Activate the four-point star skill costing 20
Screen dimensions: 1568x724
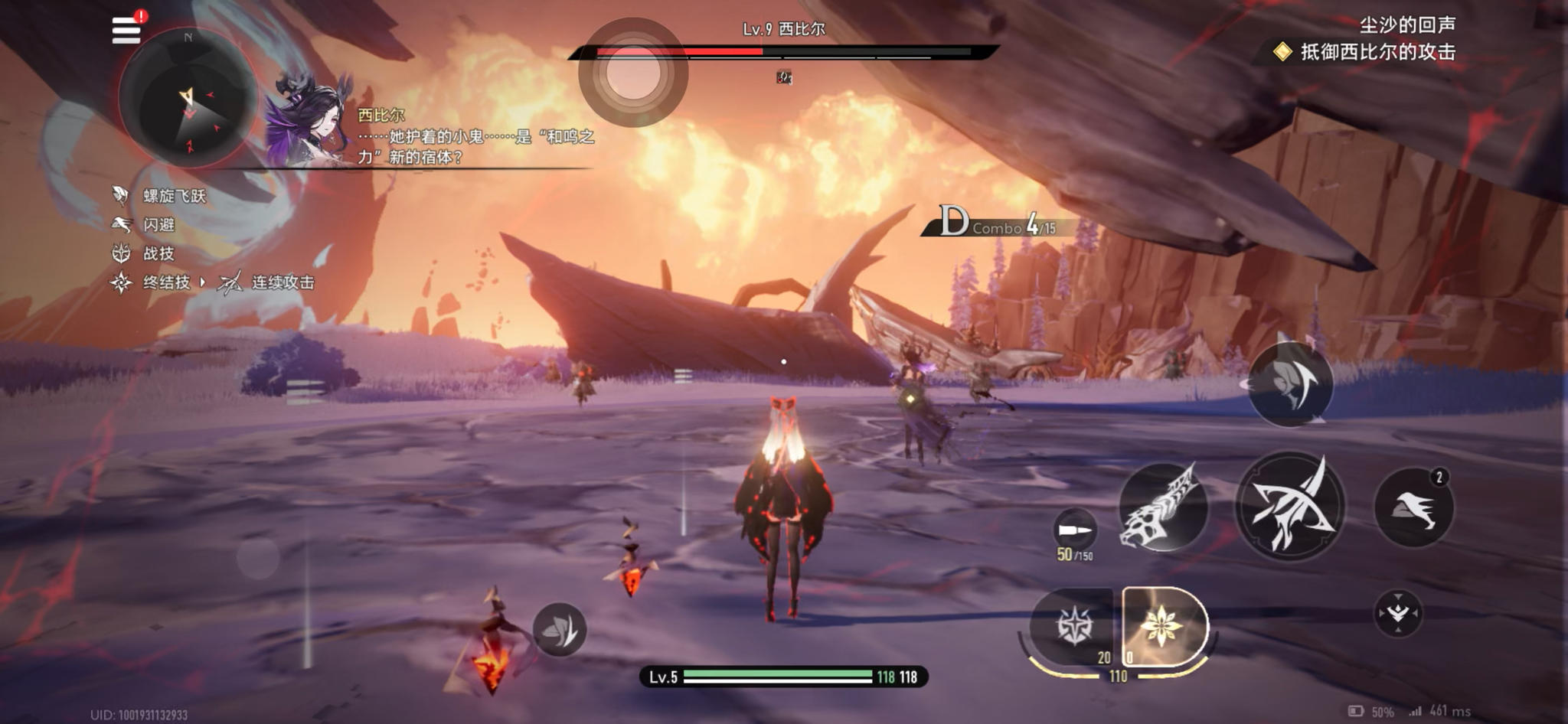click(x=1073, y=625)
